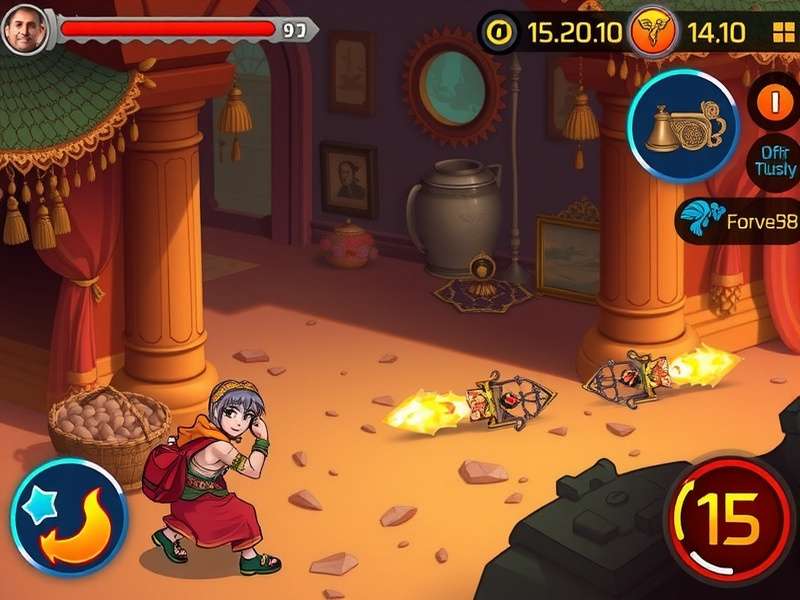Click the player portrait avatar
The image size is (800, 600).
point(24,30)
